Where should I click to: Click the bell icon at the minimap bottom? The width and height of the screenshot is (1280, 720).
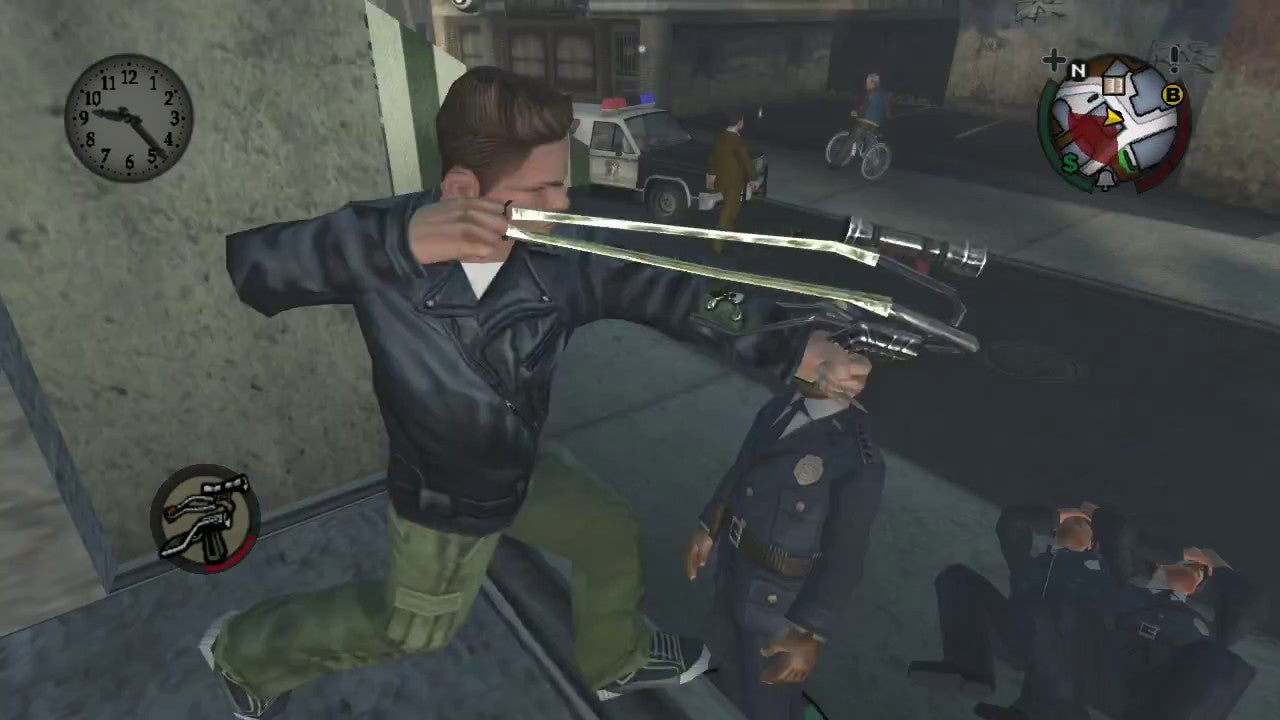(x=1104, y=180)
